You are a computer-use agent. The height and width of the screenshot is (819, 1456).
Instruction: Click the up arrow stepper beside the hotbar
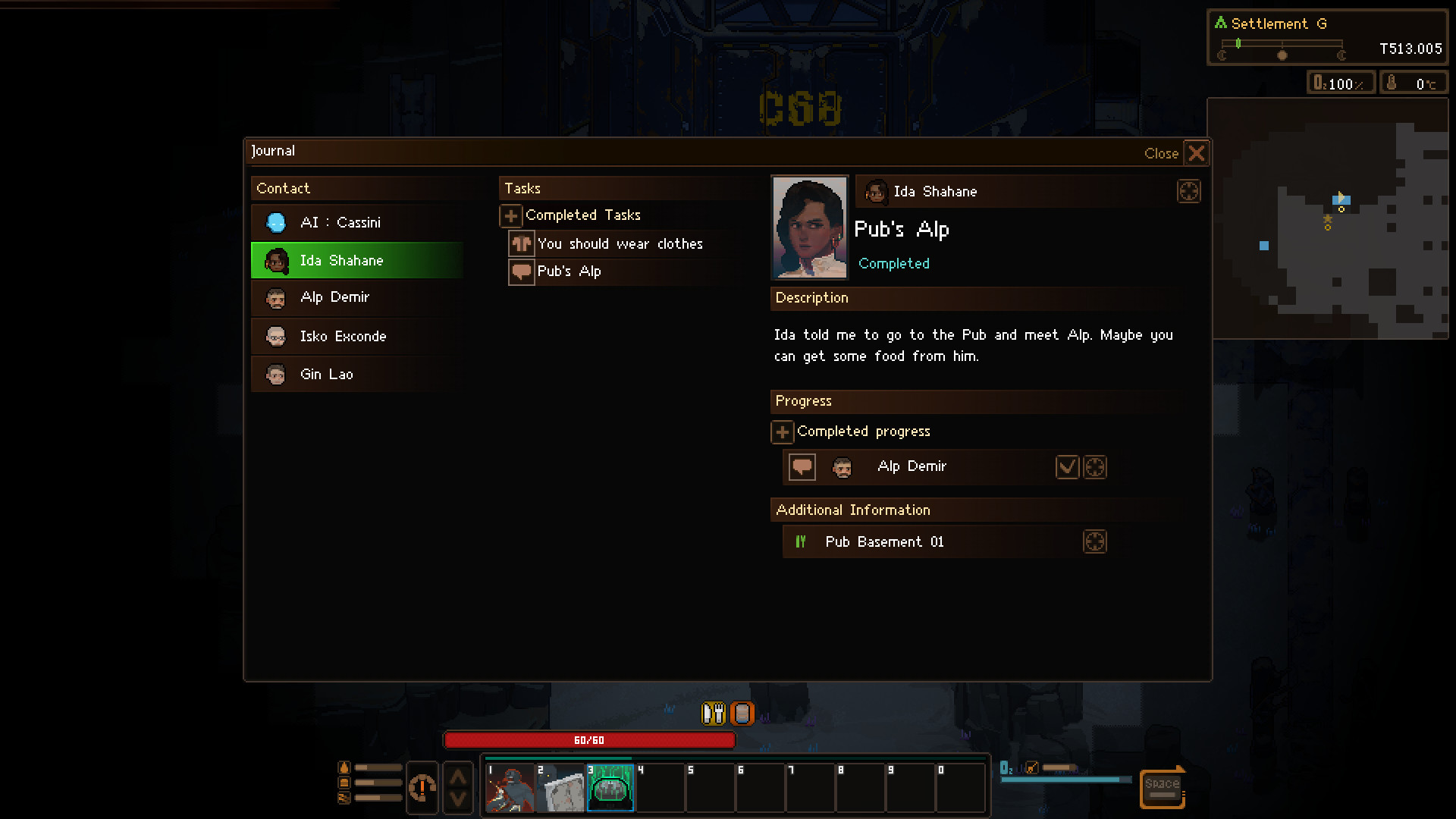point(458,775)
